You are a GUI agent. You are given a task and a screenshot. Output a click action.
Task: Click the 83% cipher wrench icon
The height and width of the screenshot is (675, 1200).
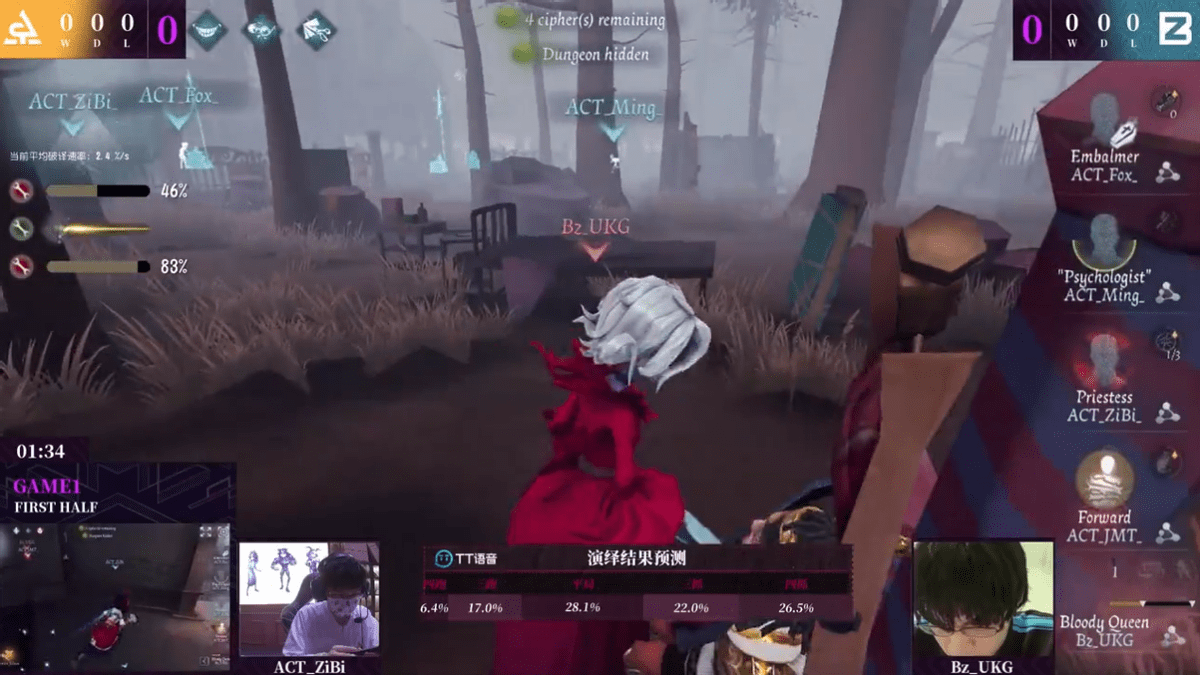pos(21,266)
